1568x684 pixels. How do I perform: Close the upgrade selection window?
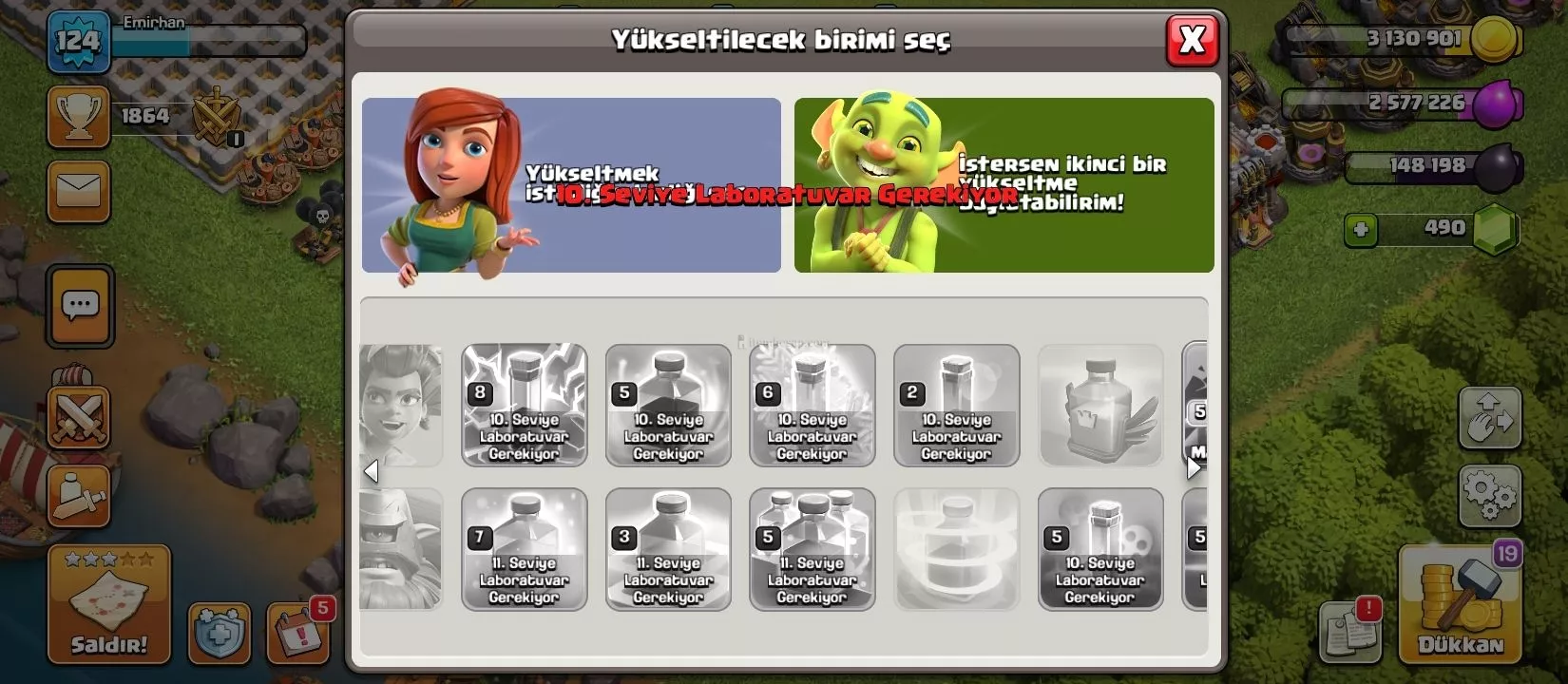point(1192,41)
